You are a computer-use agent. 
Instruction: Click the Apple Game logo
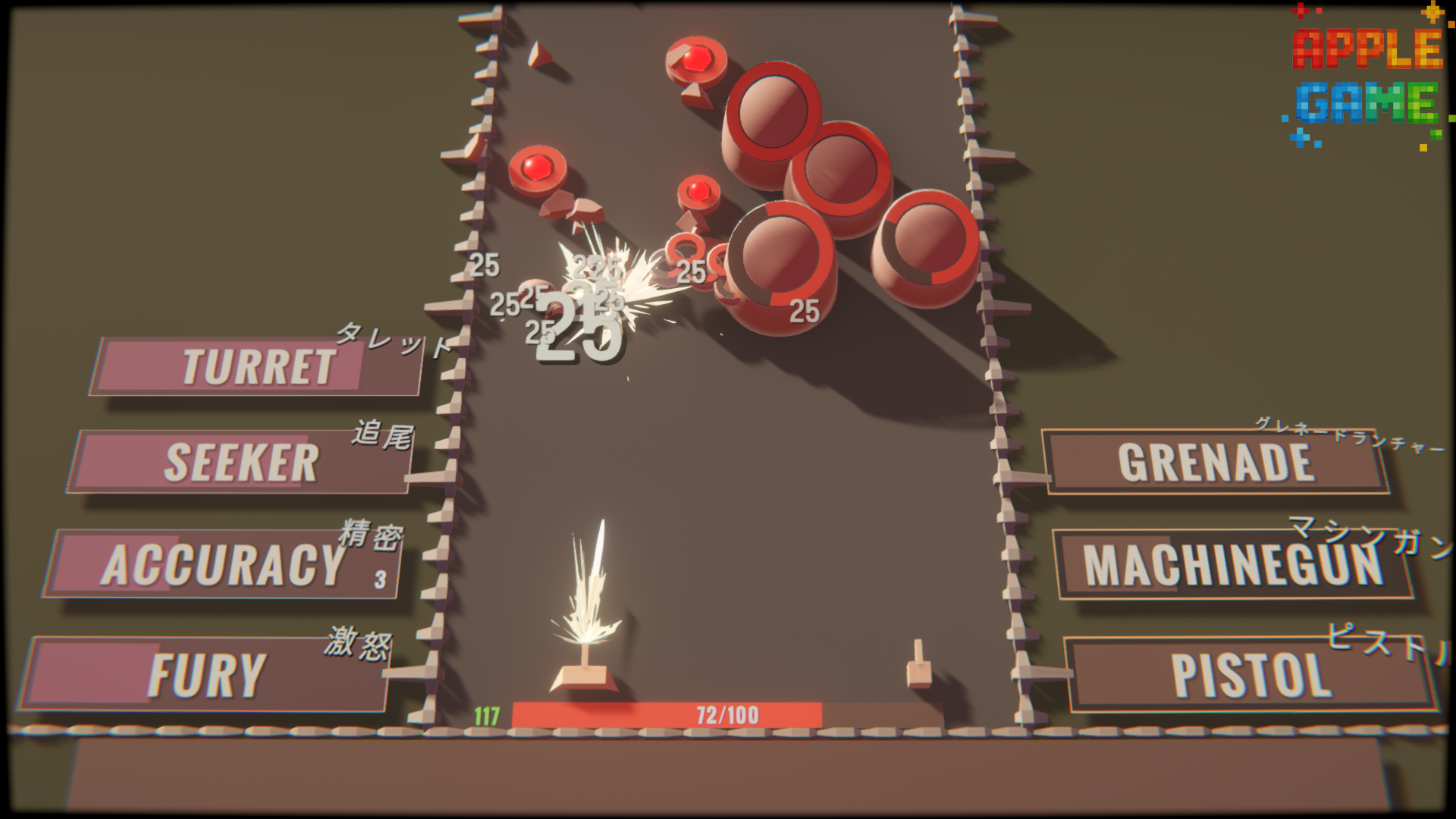click(1367, 76)
